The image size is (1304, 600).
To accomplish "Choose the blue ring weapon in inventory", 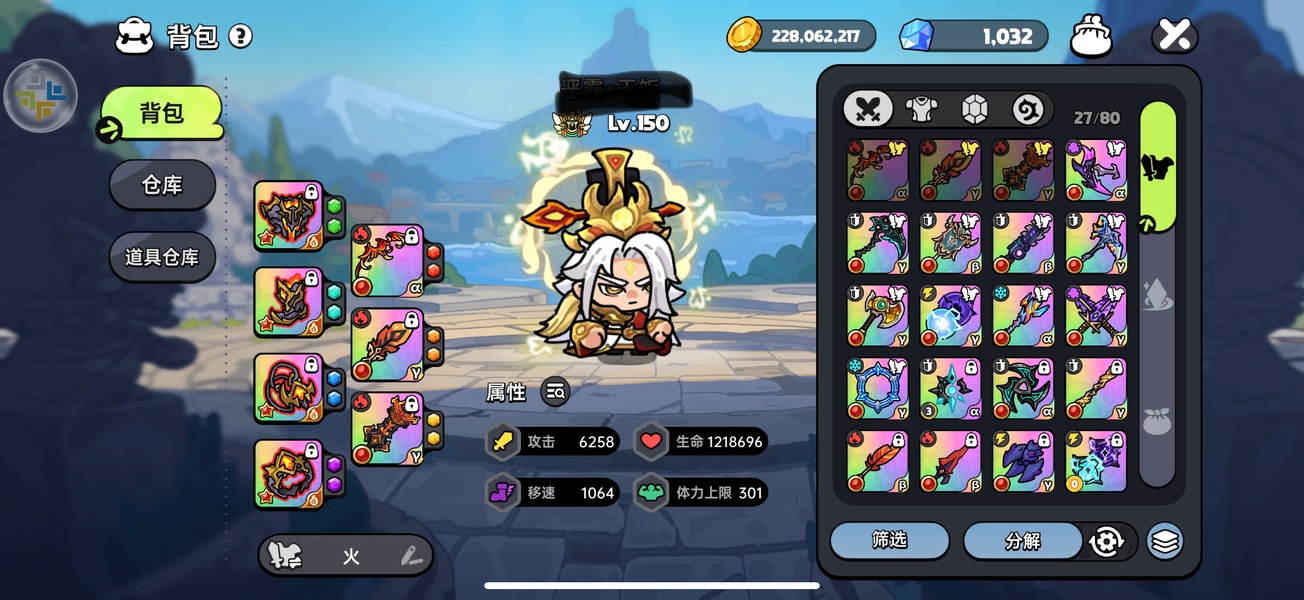I will pyautogui.click(x=877, y=389).
